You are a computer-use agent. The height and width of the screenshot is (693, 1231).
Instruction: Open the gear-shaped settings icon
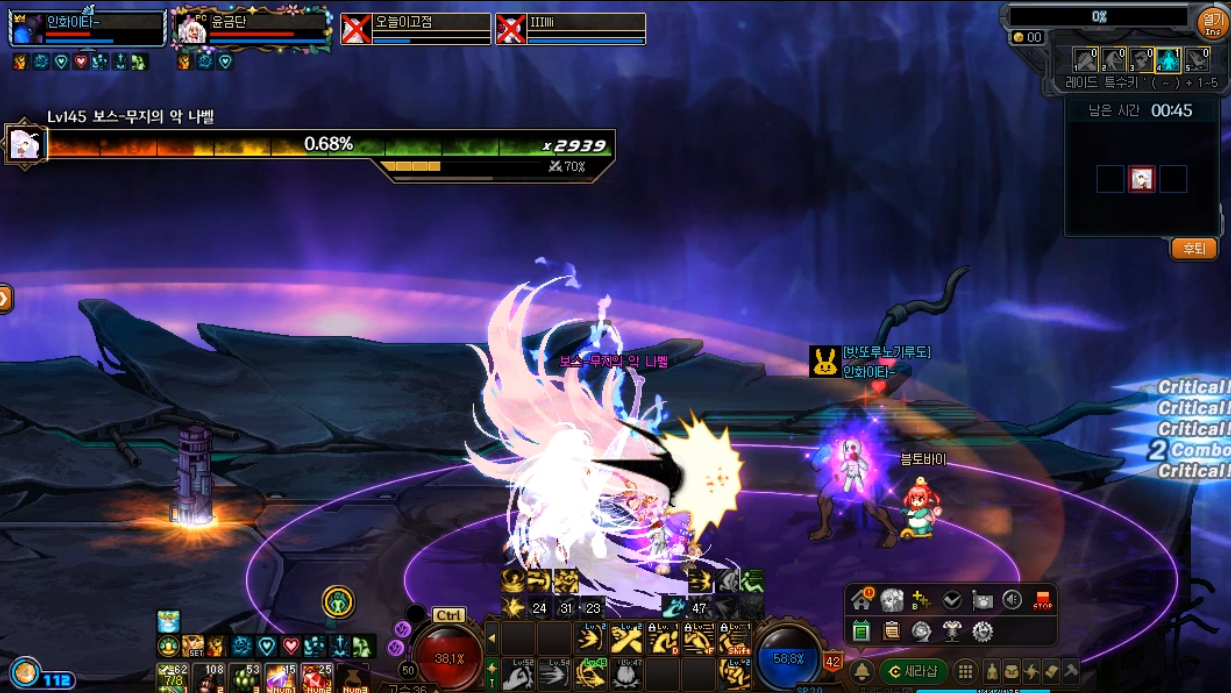[982, 631]
